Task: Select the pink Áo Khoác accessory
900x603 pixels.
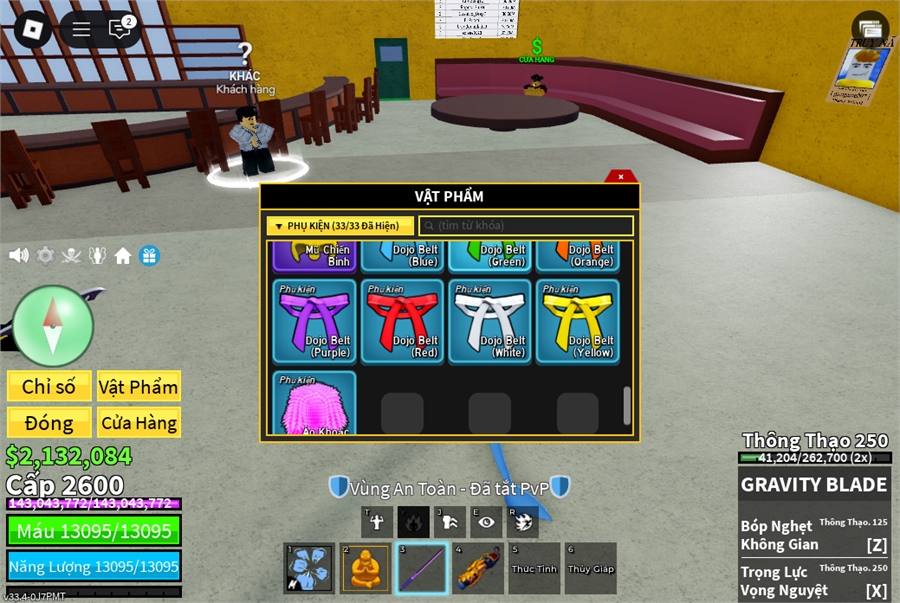Action: tap(314, 404)
